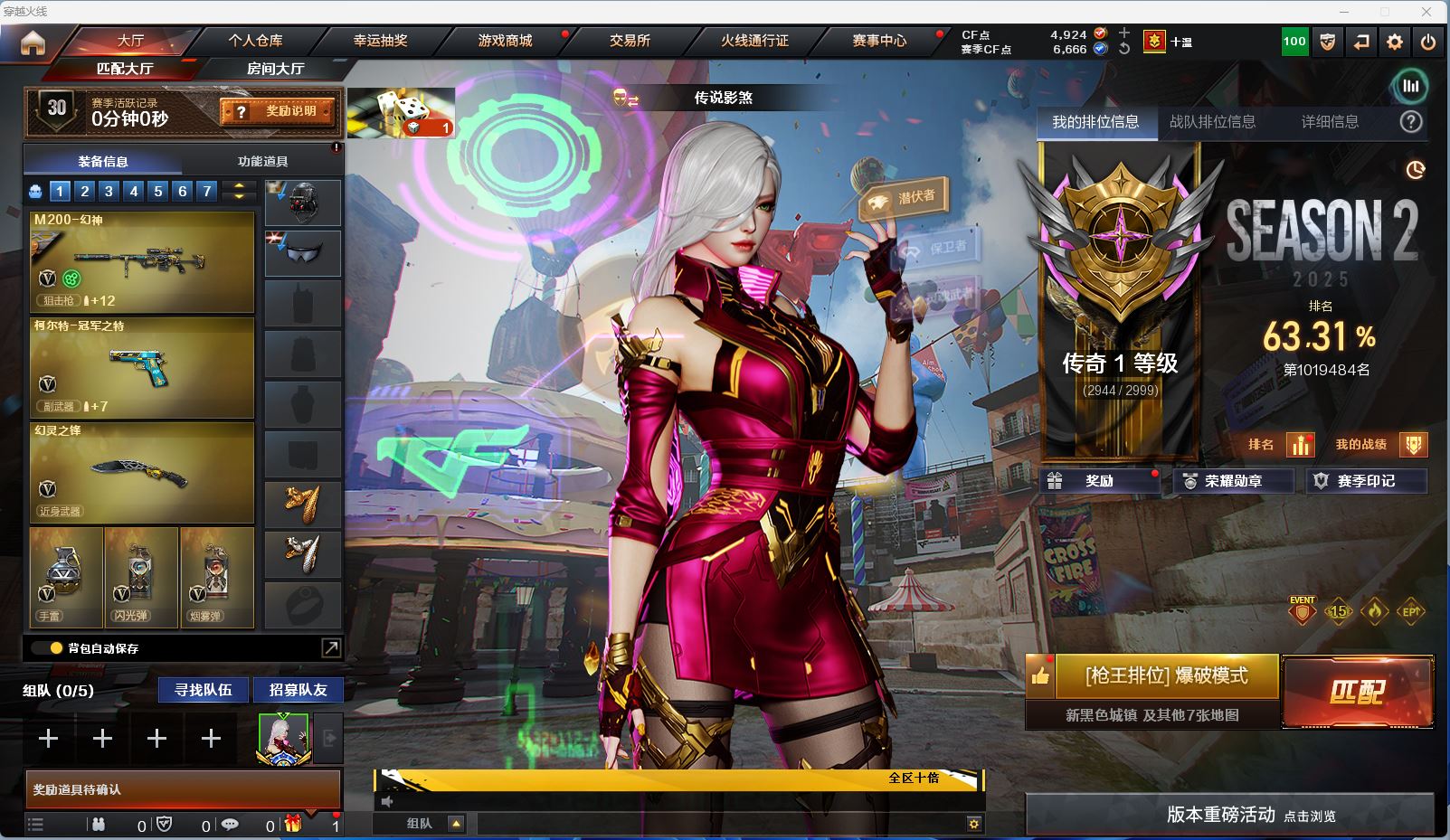View the 详细信息 tab
The width and height of the screenshot is (1450, 840).
tap(1330, 122)
